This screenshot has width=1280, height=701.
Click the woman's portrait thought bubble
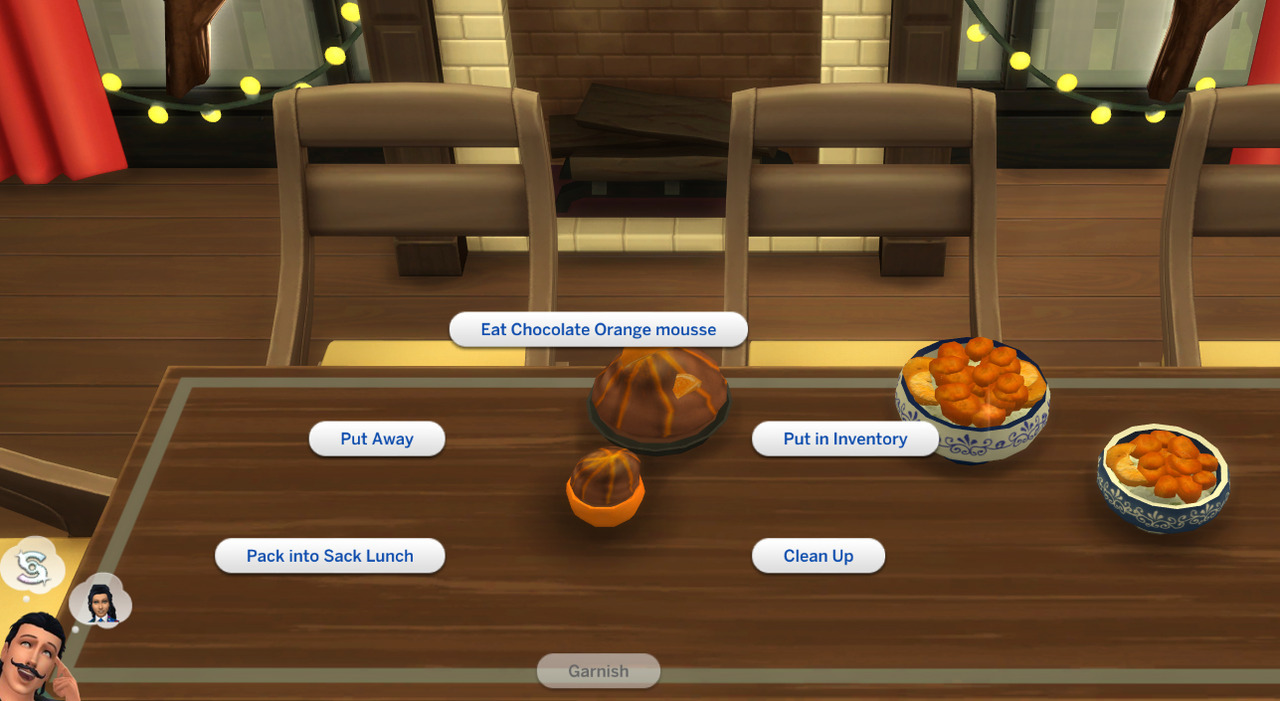coord(100,600)
